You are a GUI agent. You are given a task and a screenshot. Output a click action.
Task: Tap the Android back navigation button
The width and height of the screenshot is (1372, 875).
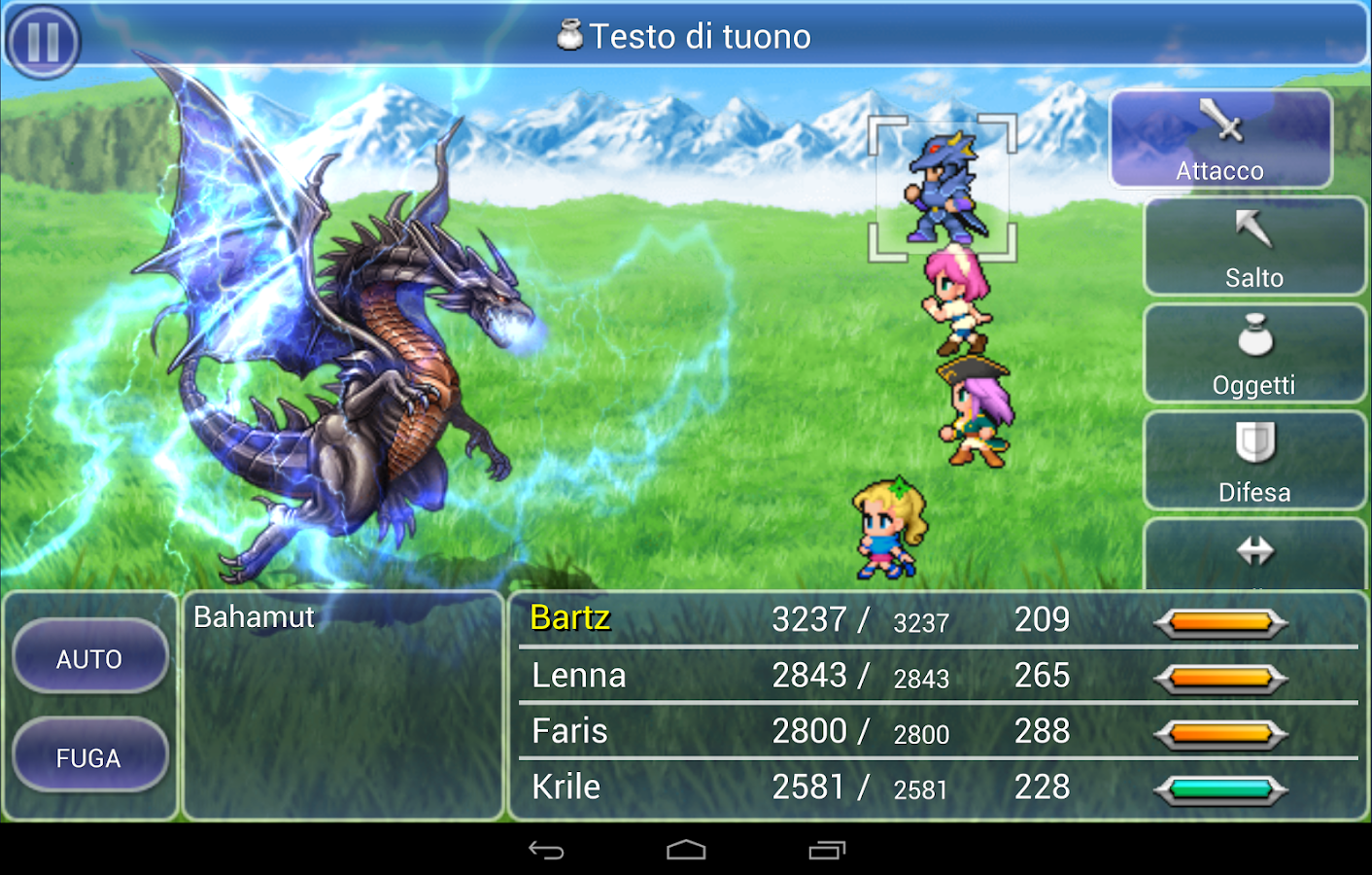click(x=544, y=848)
